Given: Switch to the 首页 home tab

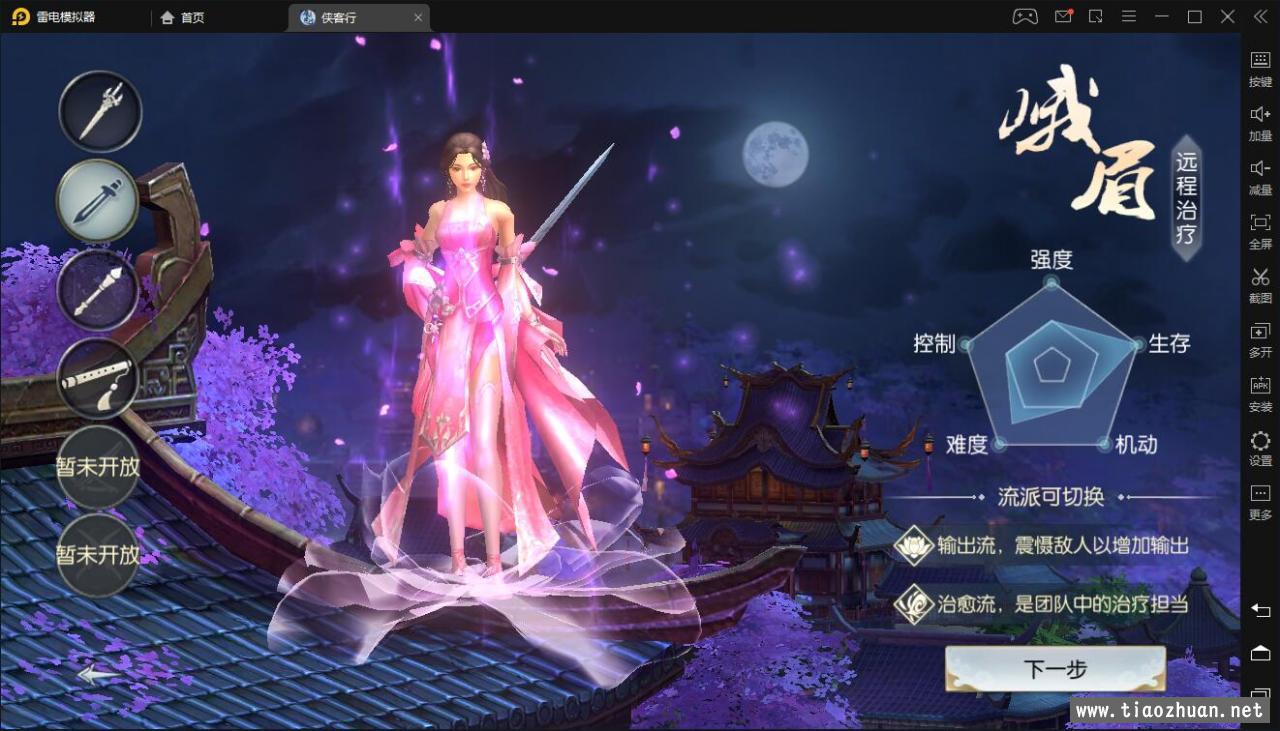Looking at the screenshot, I should click(182, 17).
